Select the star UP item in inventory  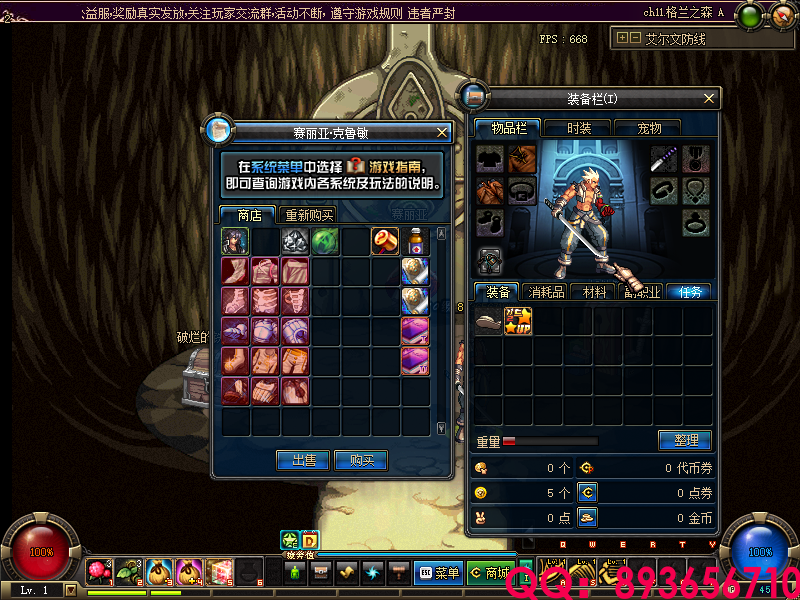[518, 321]
